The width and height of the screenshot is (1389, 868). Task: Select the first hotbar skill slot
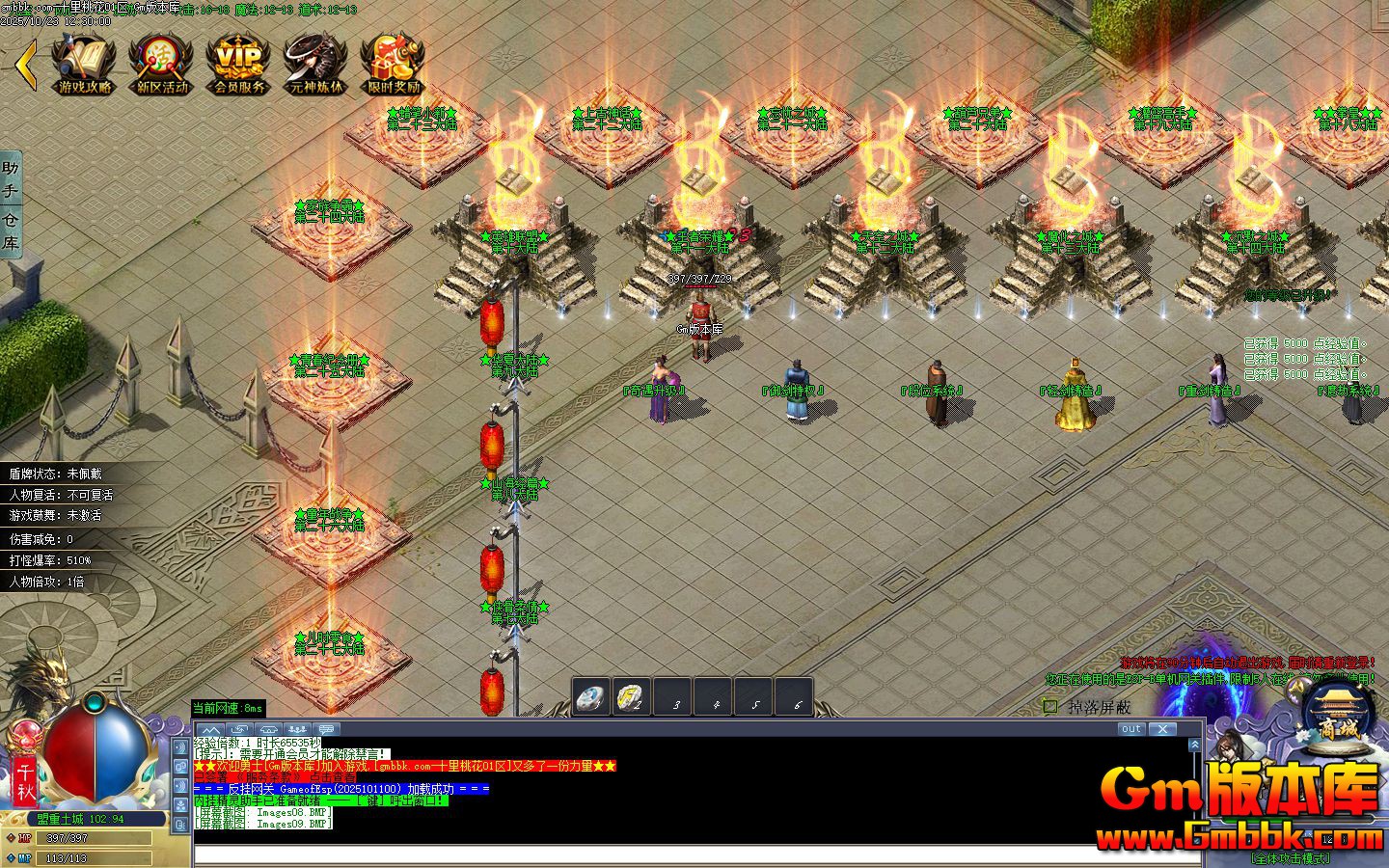tap(591, 697)
